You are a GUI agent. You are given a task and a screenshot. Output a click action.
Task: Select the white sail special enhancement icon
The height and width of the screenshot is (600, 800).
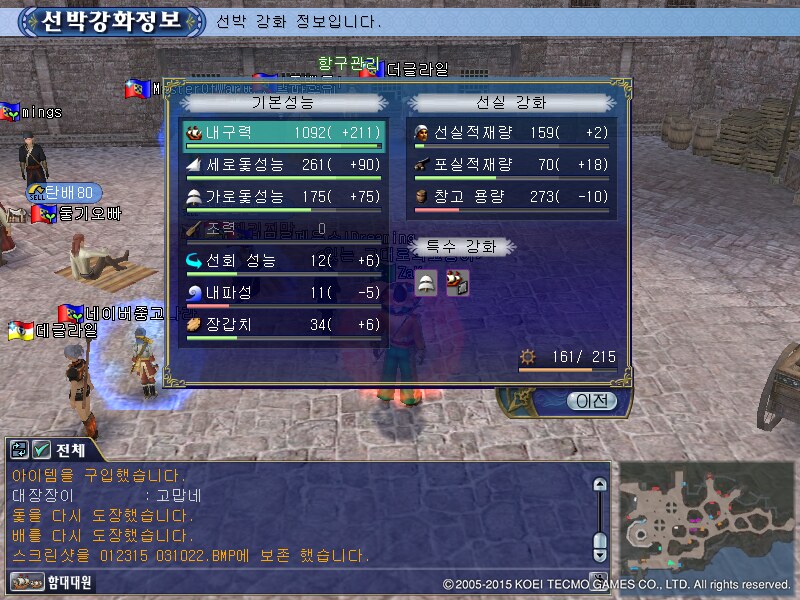(427, 283)
